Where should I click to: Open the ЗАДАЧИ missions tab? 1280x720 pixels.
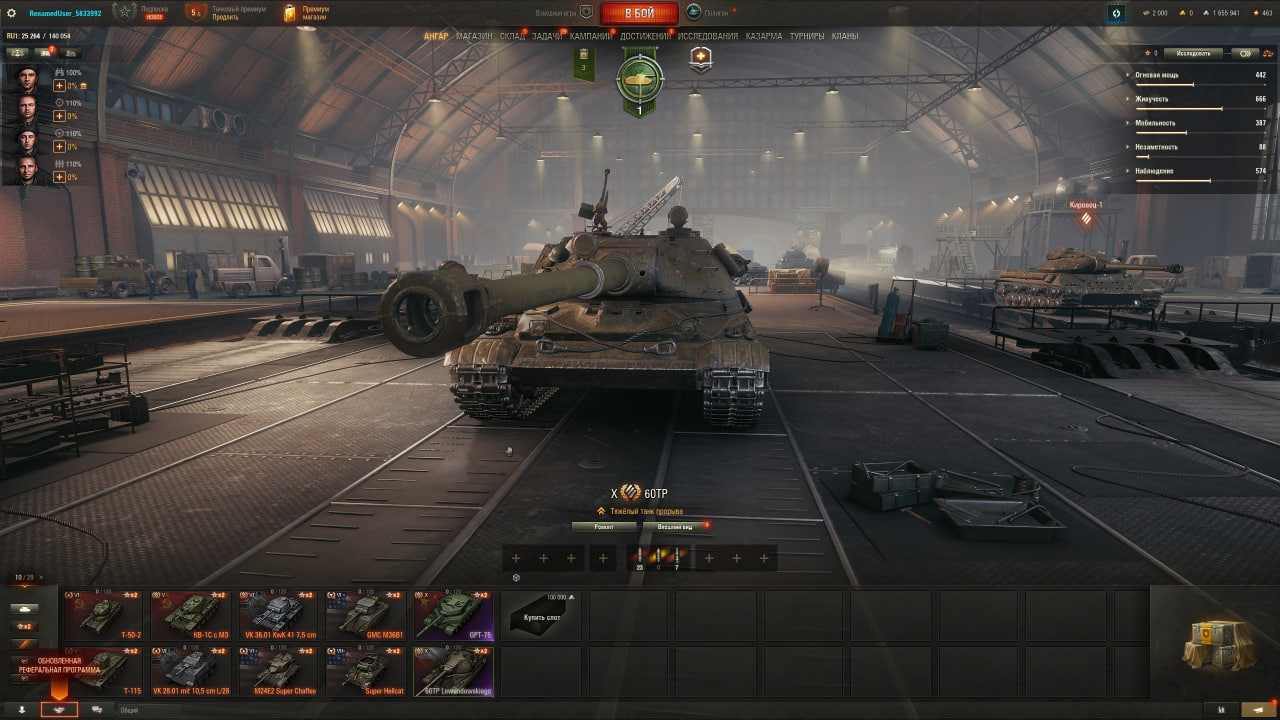point(546,37)
